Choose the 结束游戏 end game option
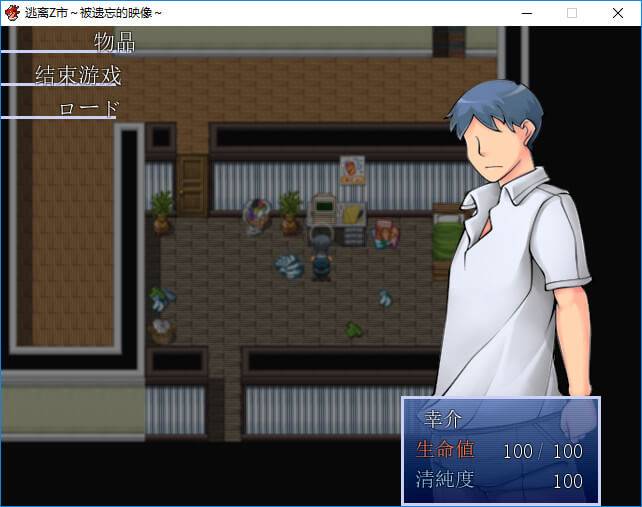642x507 pixels. tap(78, 76)
